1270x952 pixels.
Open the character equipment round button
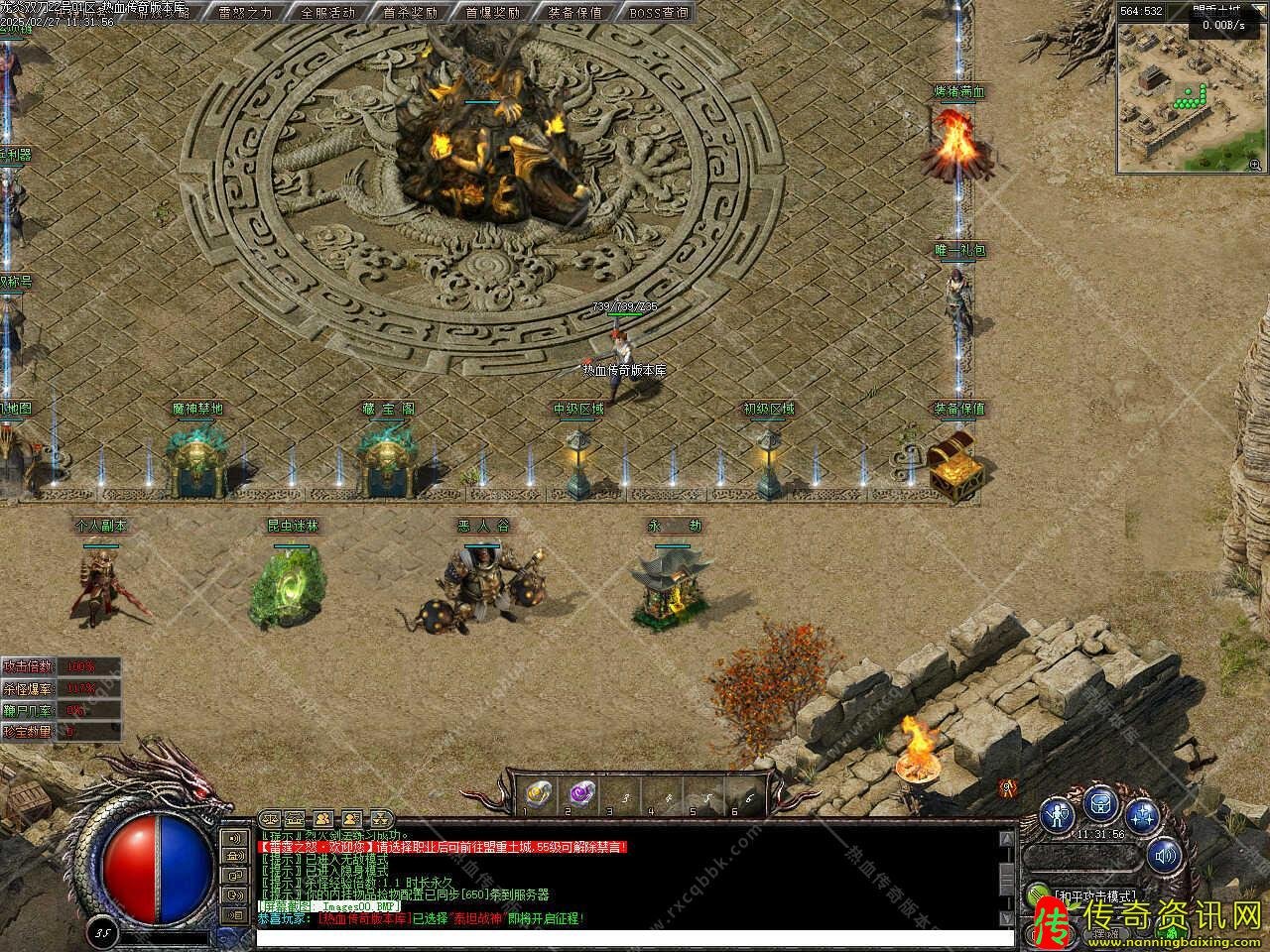pos(1060,815)
